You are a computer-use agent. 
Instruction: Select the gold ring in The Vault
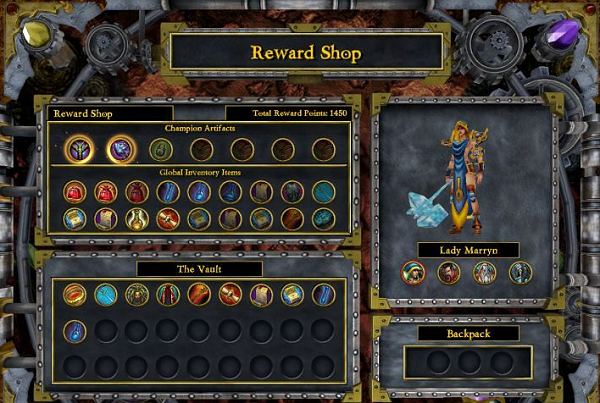(x=75, y=293)
